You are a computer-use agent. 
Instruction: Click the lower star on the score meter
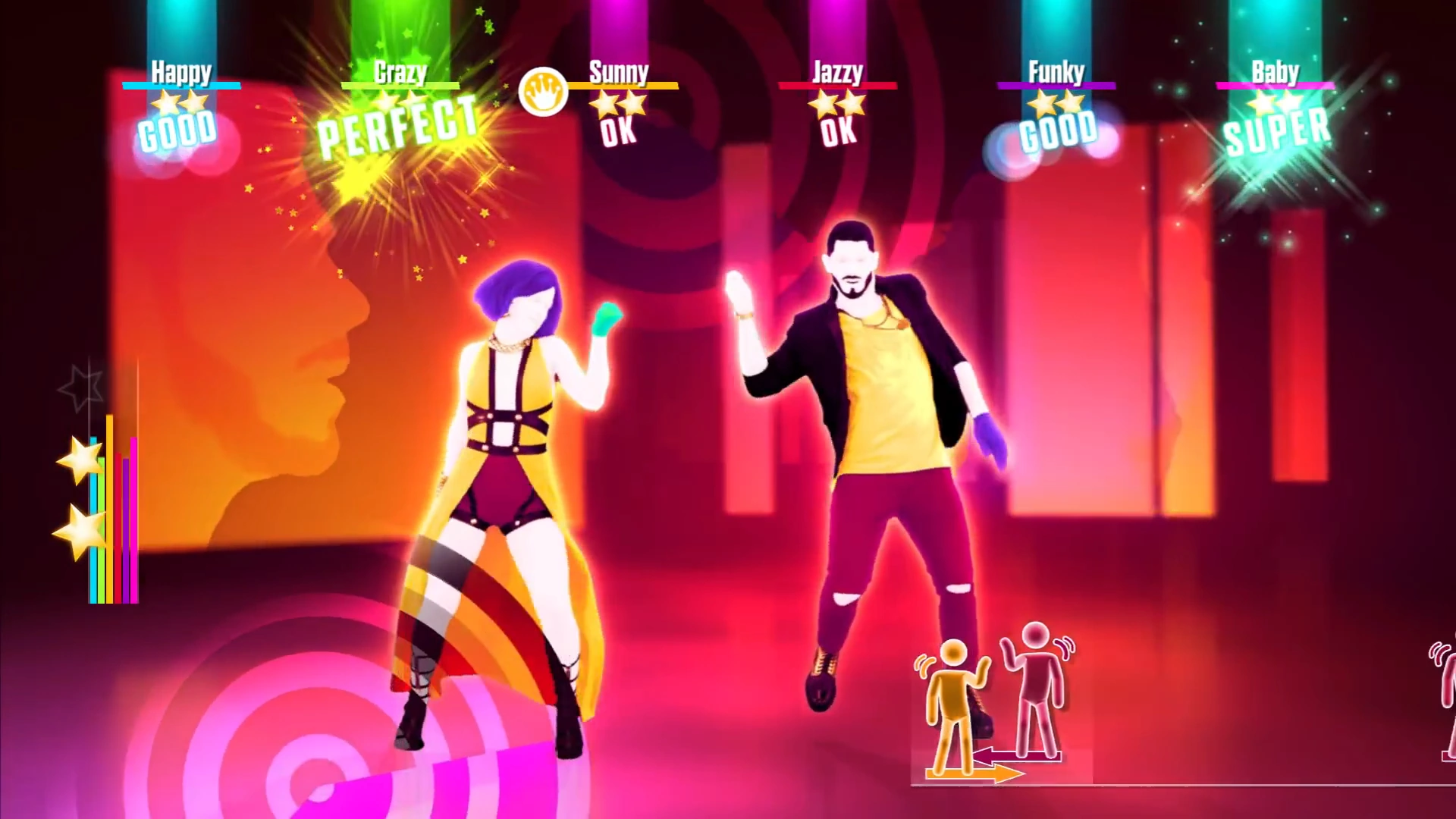coord(78,531)
